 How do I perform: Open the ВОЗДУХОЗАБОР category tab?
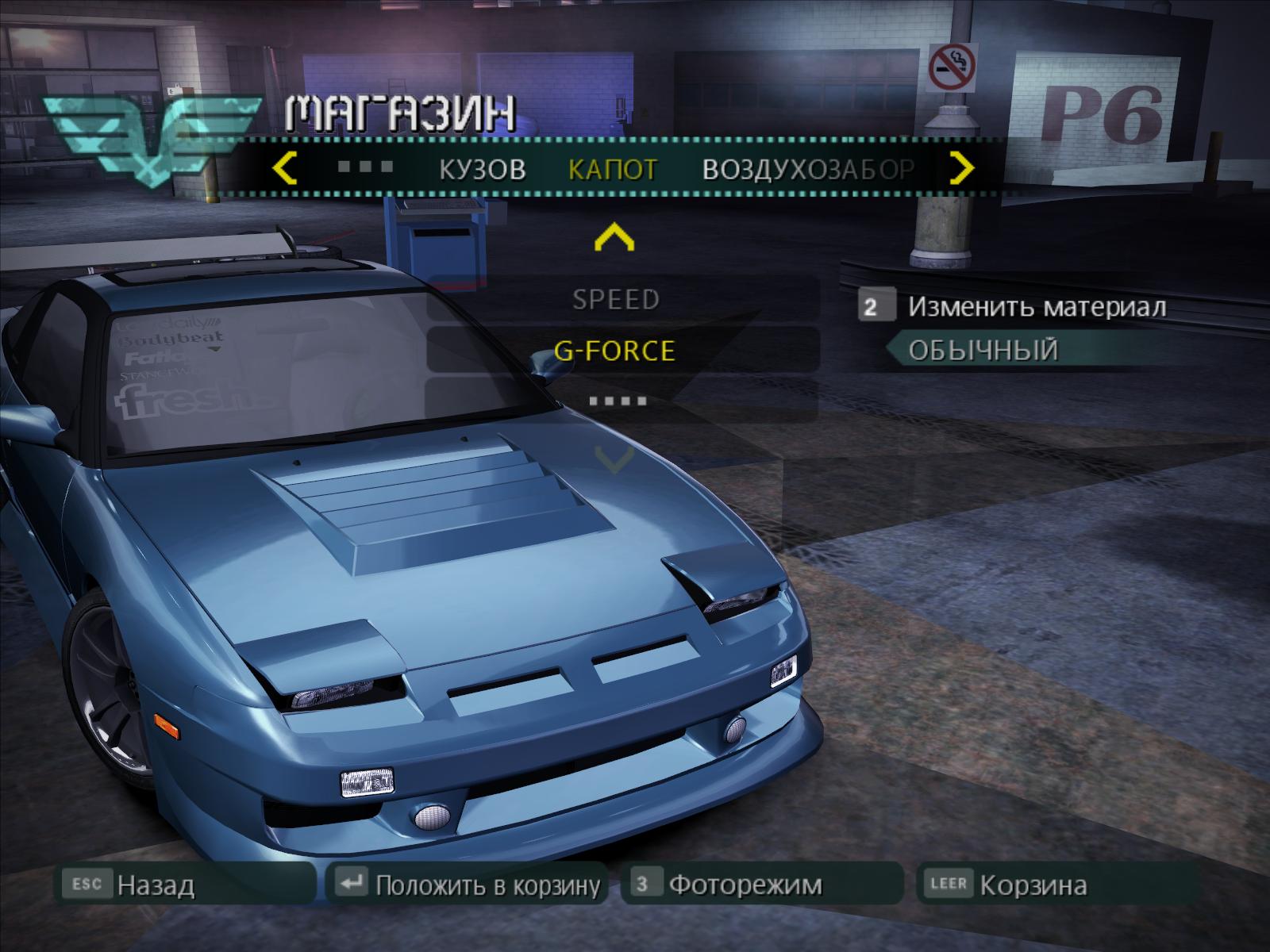point(808,169)
